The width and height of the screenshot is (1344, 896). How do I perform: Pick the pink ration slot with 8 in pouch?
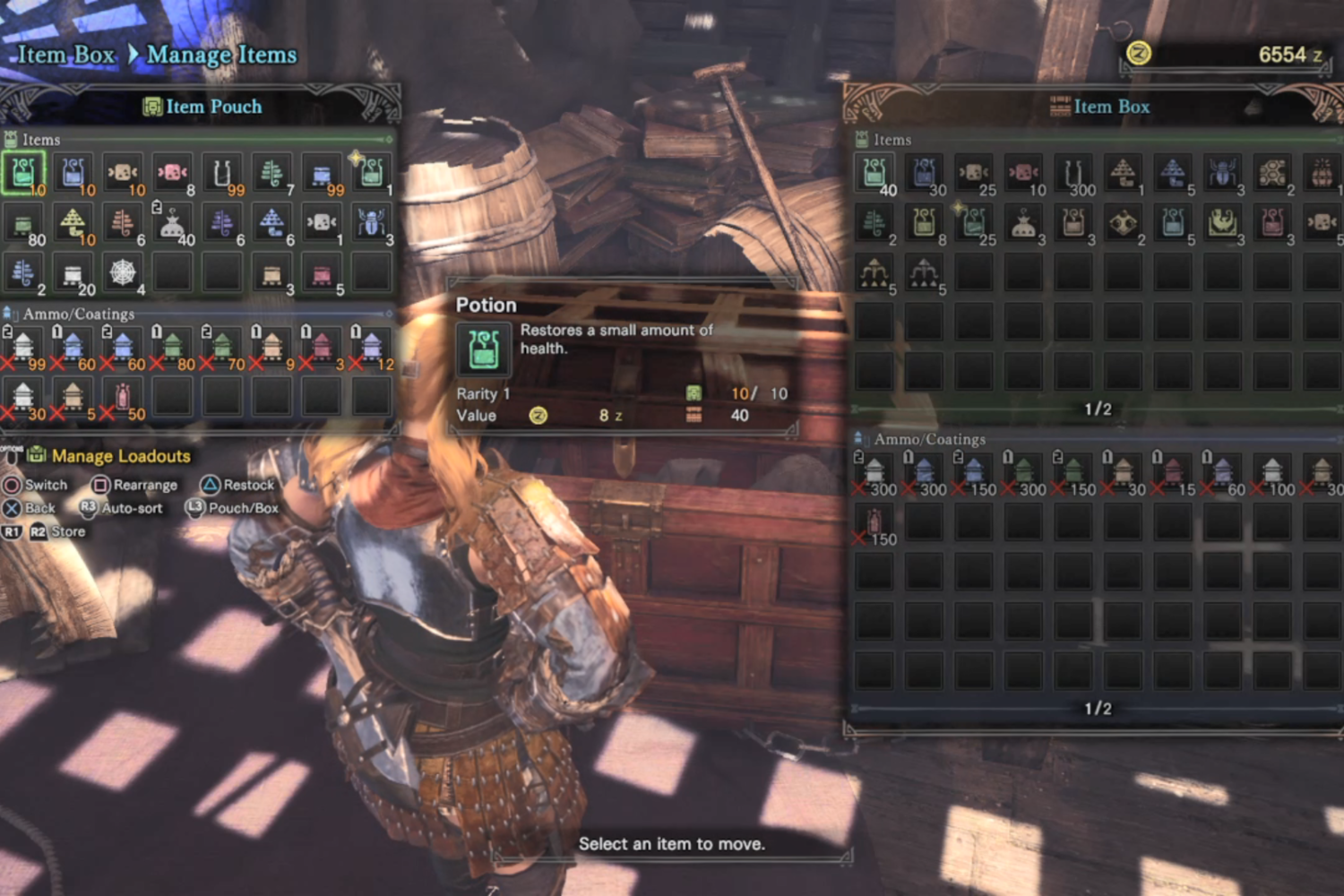point(172,171)
